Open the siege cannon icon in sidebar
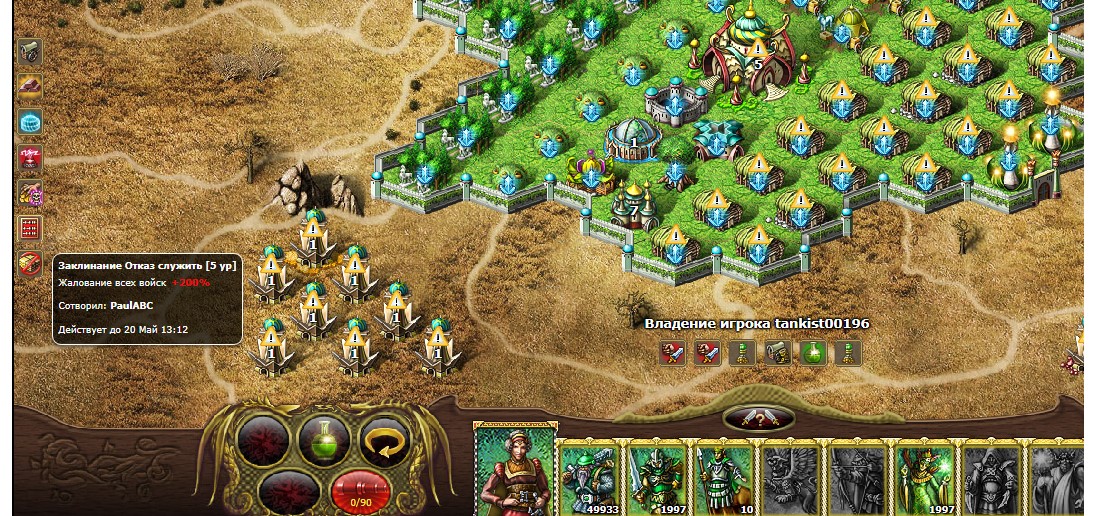This screenshot has height=516, width=1096. point(30,49)
